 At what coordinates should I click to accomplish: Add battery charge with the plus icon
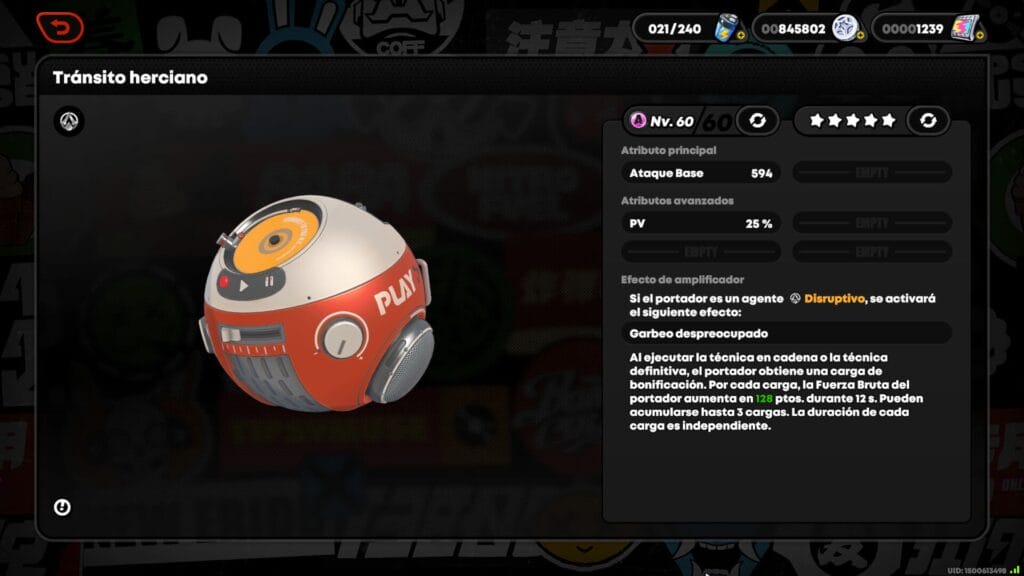tap(739, 36)
